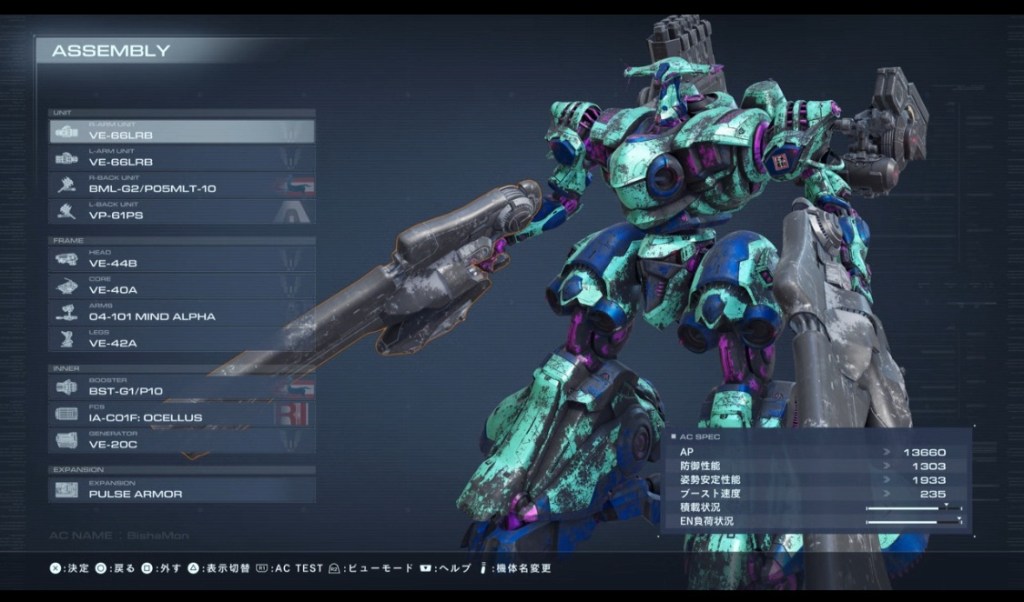The image size is (1024, 602).
Task: Select ARMS 04-101 MIND ALPHA
Action: (182, 313)
